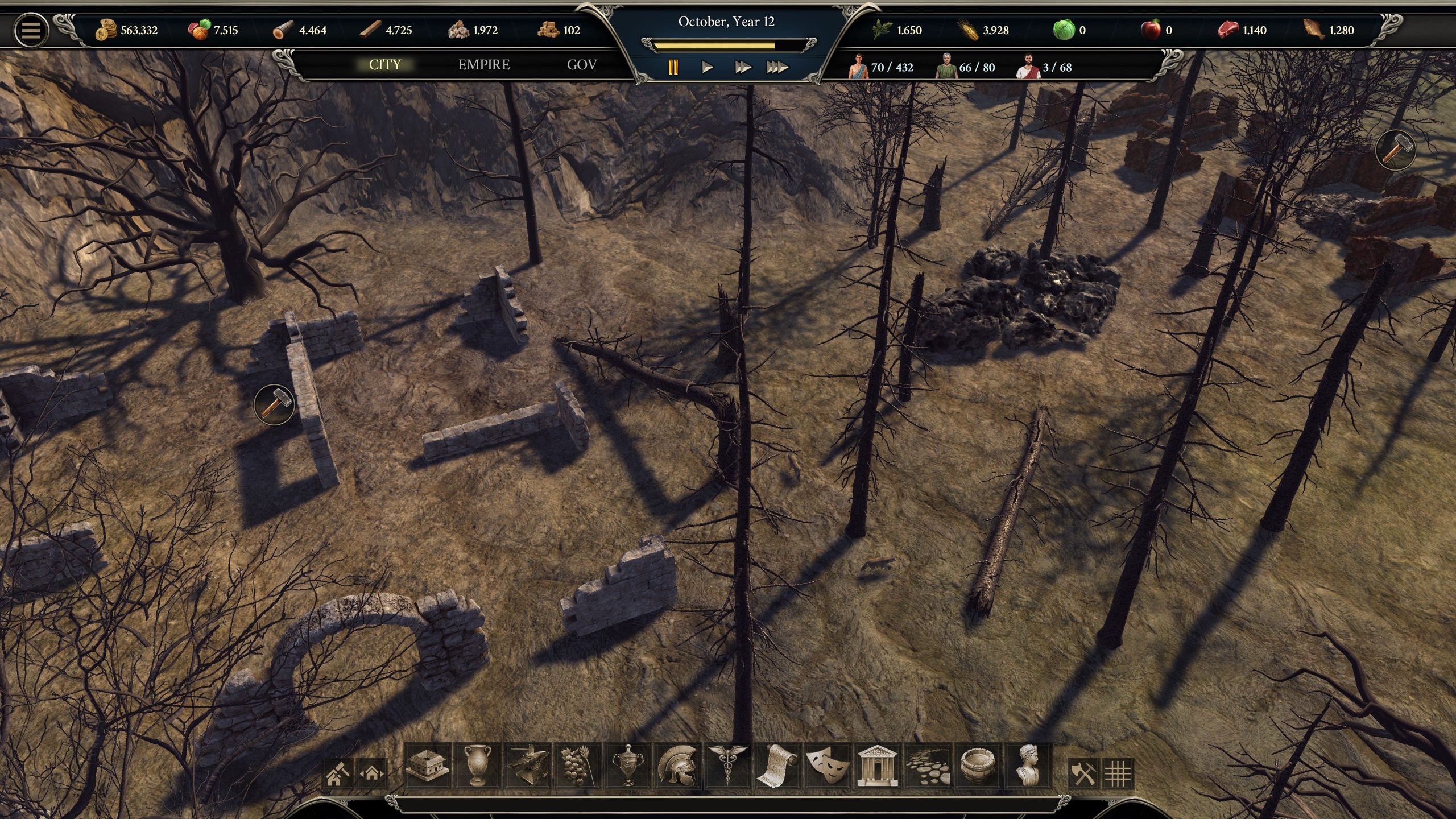
Task: Choose the grapes and wheat farming category
Action: coord(577,766)
